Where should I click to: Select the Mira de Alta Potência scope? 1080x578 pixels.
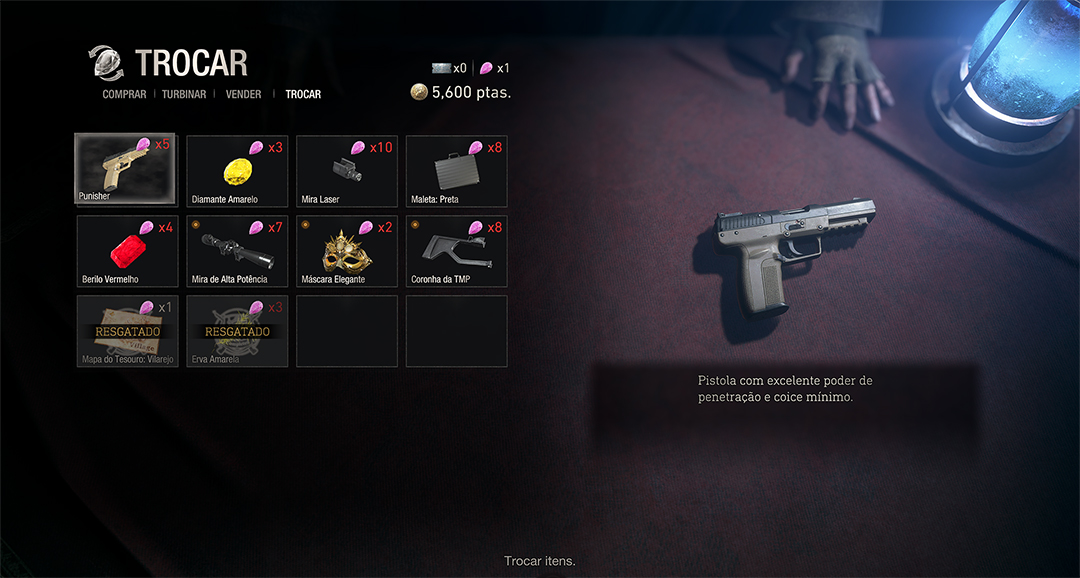point(237,251)
